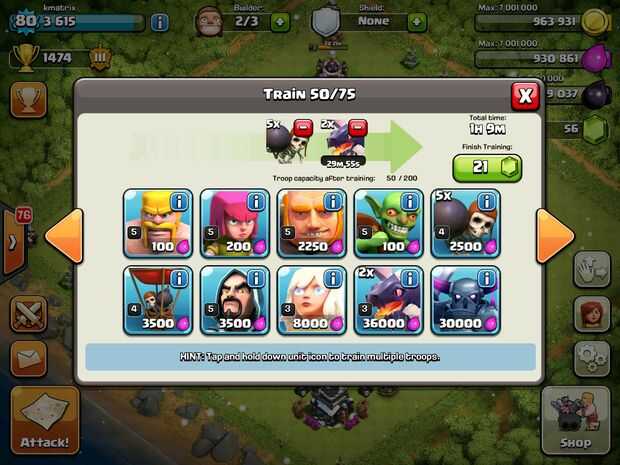Add a builder with the green plus
The width and height of the screenshot is (620, 465).
tap(279, 21)
